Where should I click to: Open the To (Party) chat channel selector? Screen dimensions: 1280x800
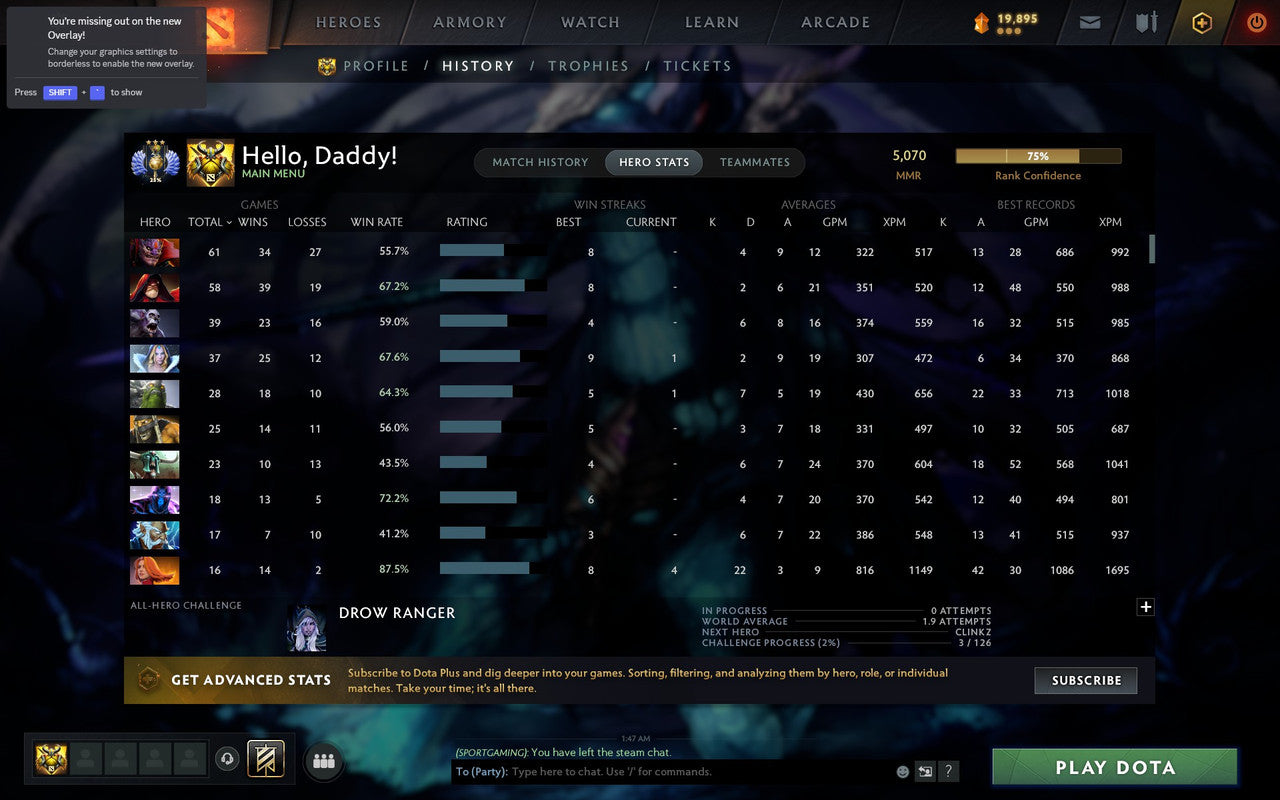coord(482,771)
